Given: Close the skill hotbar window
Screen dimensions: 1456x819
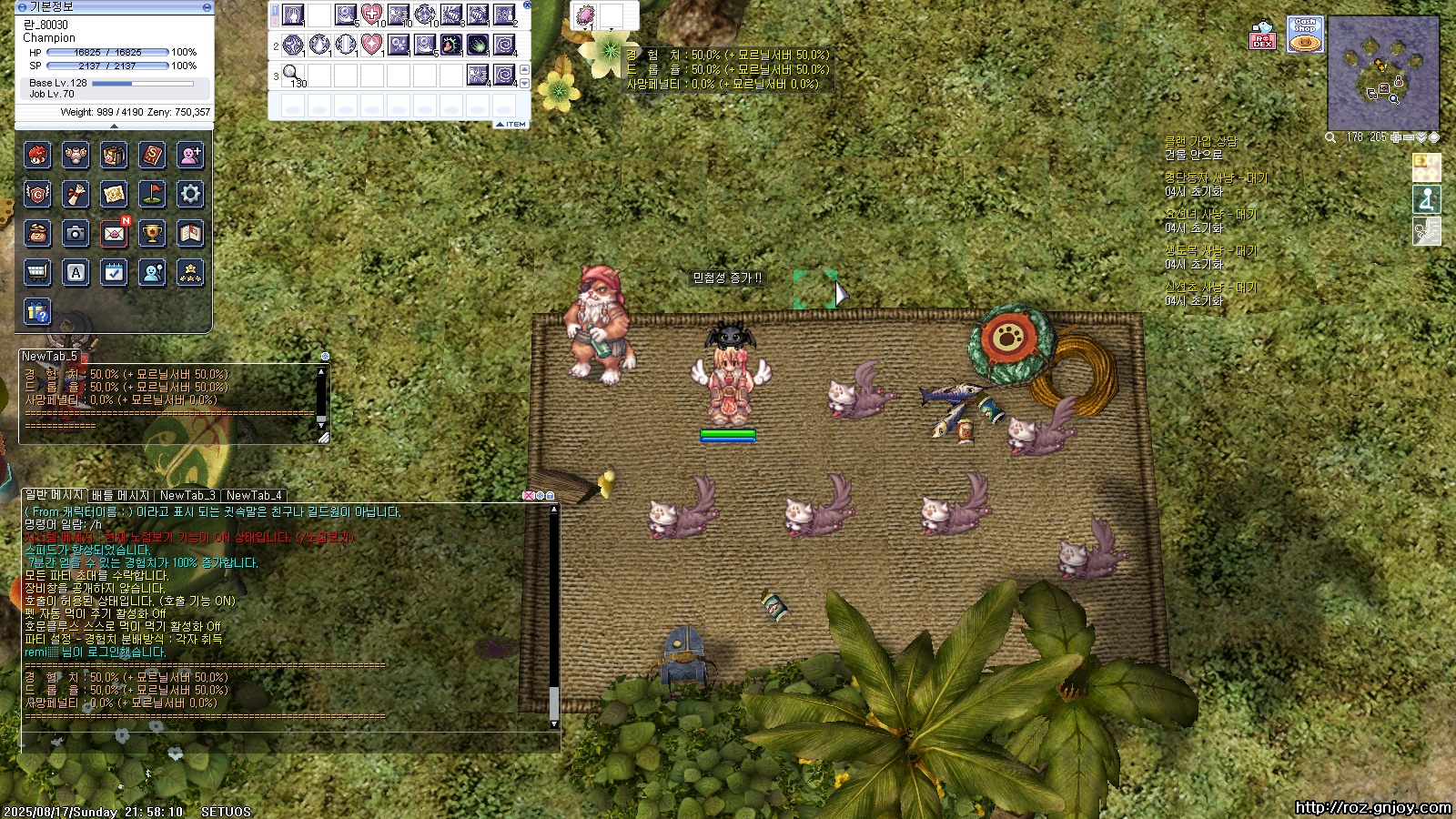Looking at the screenshot, I should pyautogui.click(x=527, y=5).
